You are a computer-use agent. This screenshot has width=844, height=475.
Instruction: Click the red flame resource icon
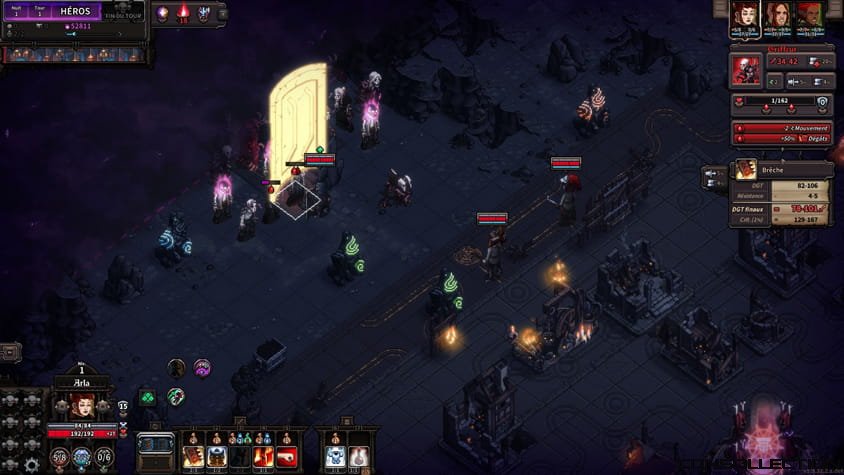coord(183,14)
